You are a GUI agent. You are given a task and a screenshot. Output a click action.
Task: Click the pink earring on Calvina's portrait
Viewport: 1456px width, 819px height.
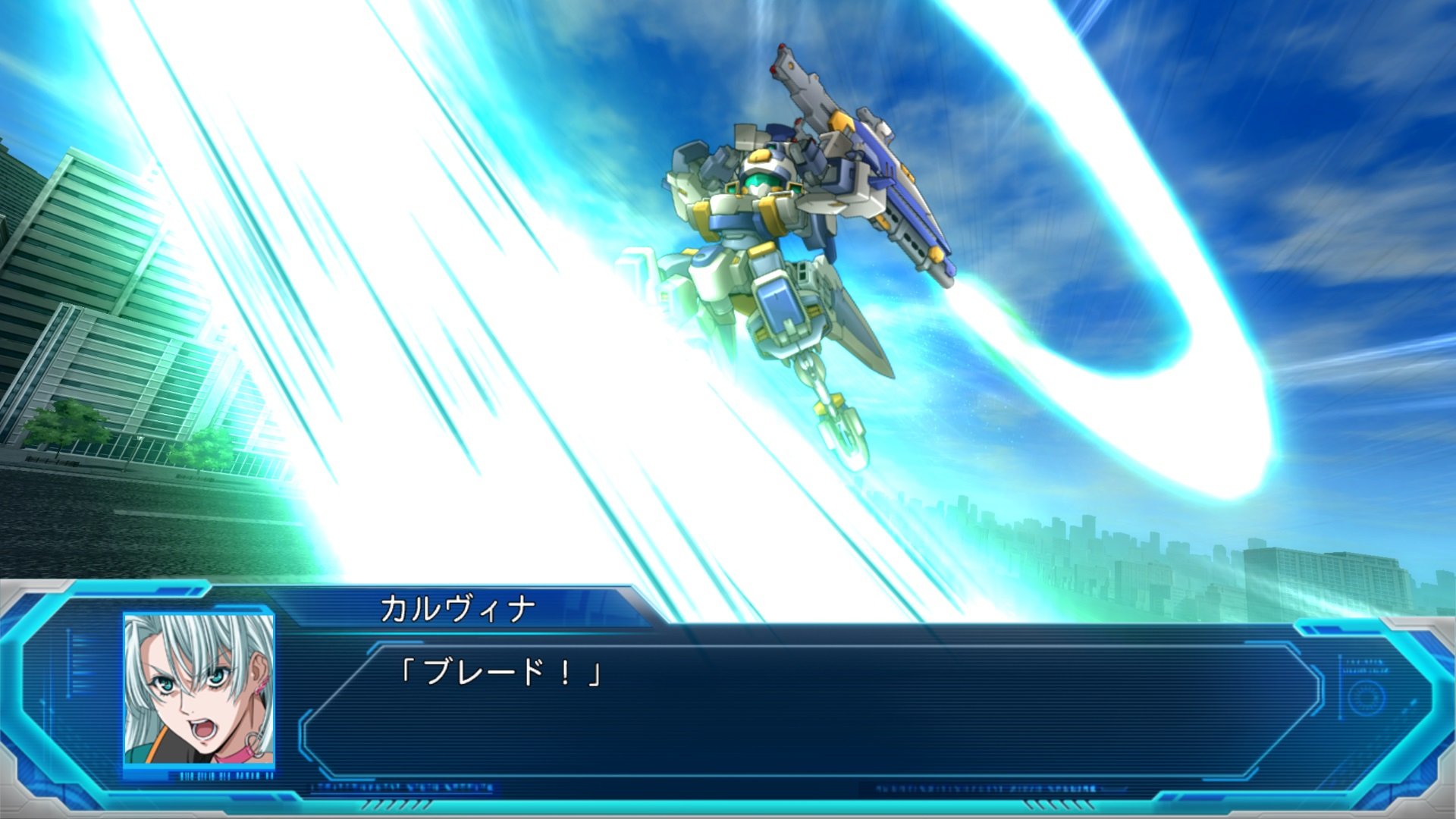260,684
